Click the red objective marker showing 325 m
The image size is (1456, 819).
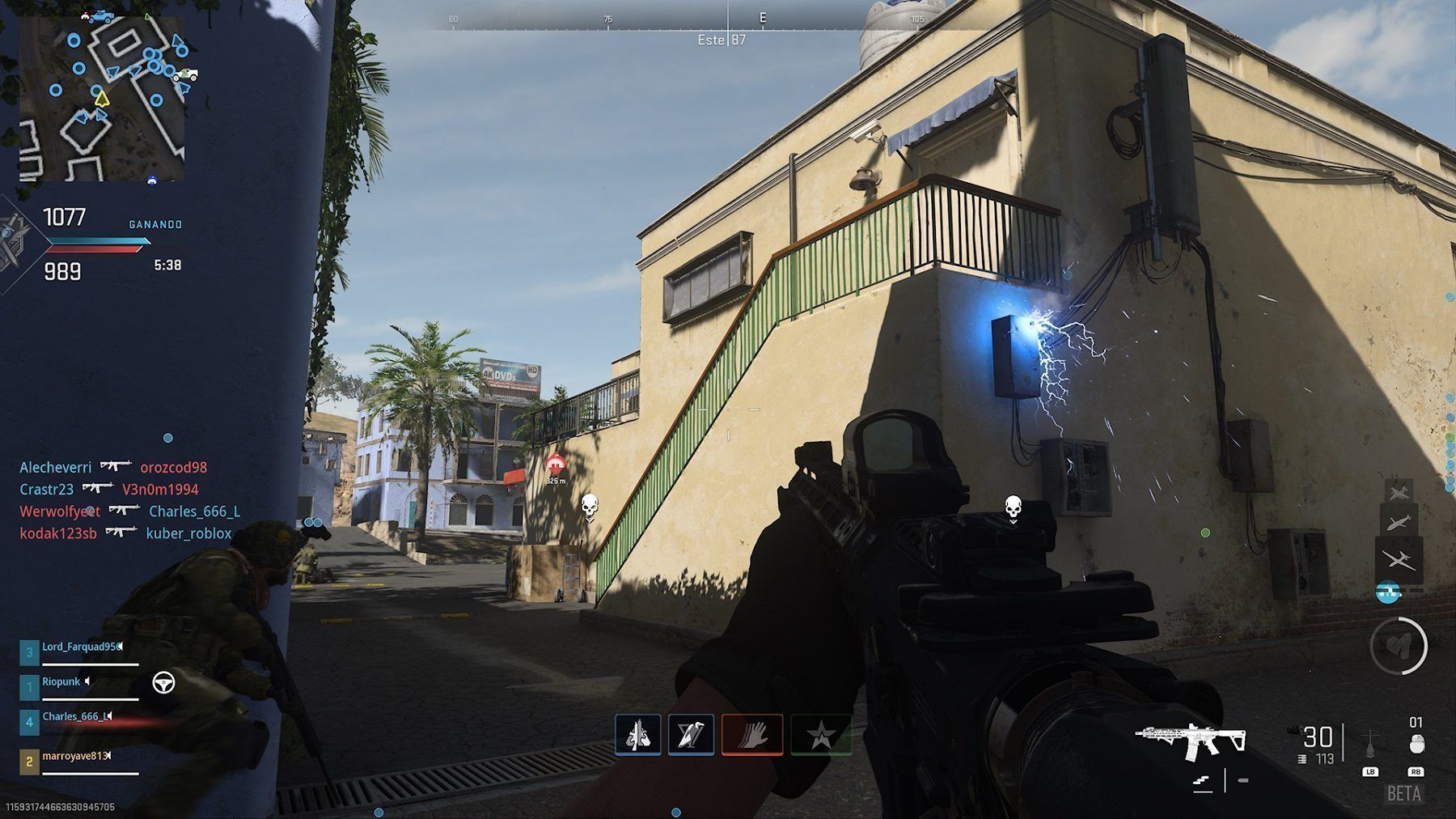555,465
